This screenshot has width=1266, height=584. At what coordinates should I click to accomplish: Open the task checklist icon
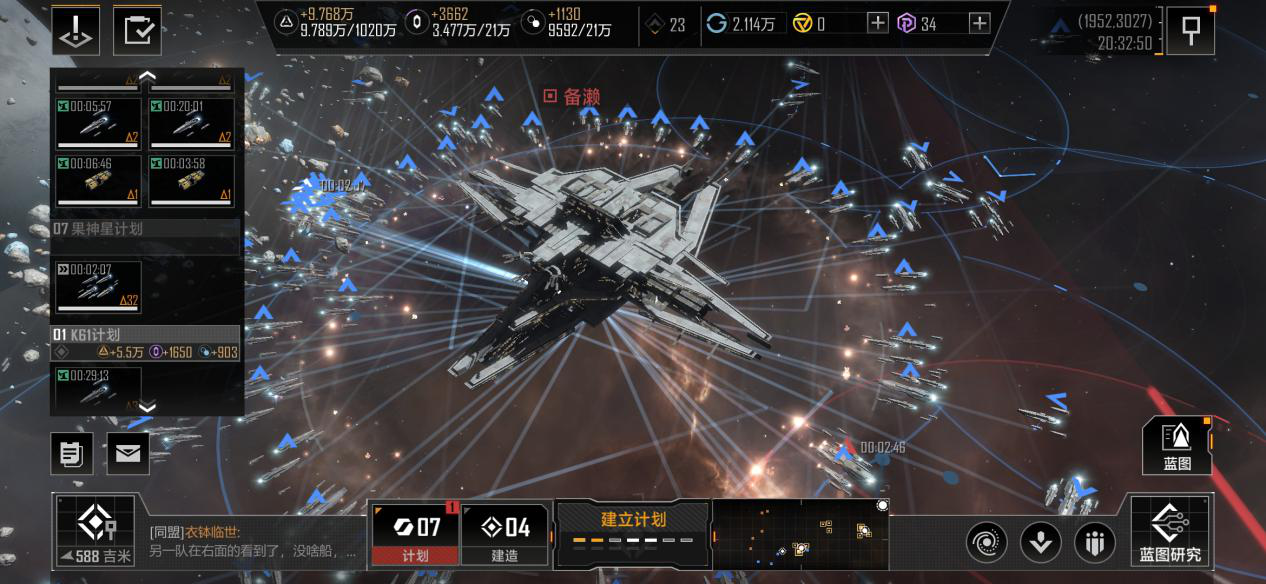pyautogui.click(x=137, y=30)
